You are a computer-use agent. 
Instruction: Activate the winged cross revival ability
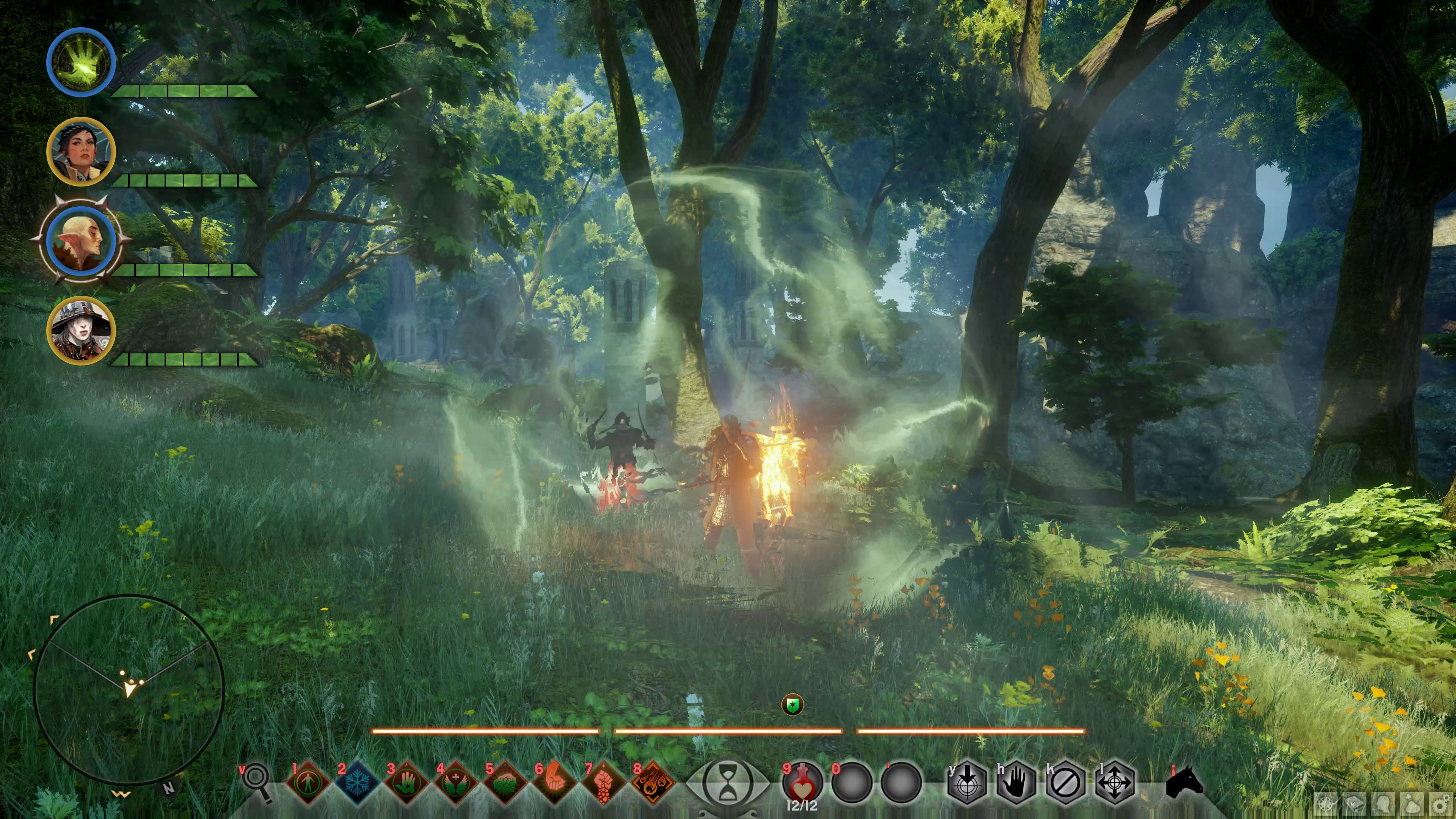pos(455,783)
